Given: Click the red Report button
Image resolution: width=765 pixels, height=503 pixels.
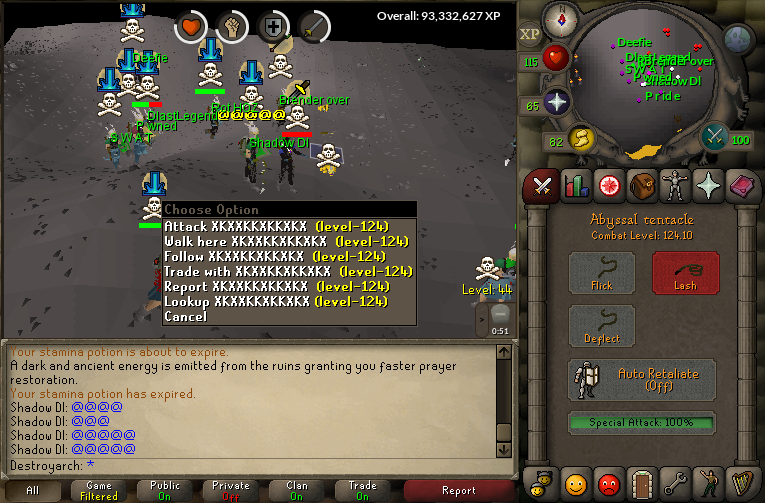Looking at the screenshot, I should pyautogui.click(x=458, y=490).
